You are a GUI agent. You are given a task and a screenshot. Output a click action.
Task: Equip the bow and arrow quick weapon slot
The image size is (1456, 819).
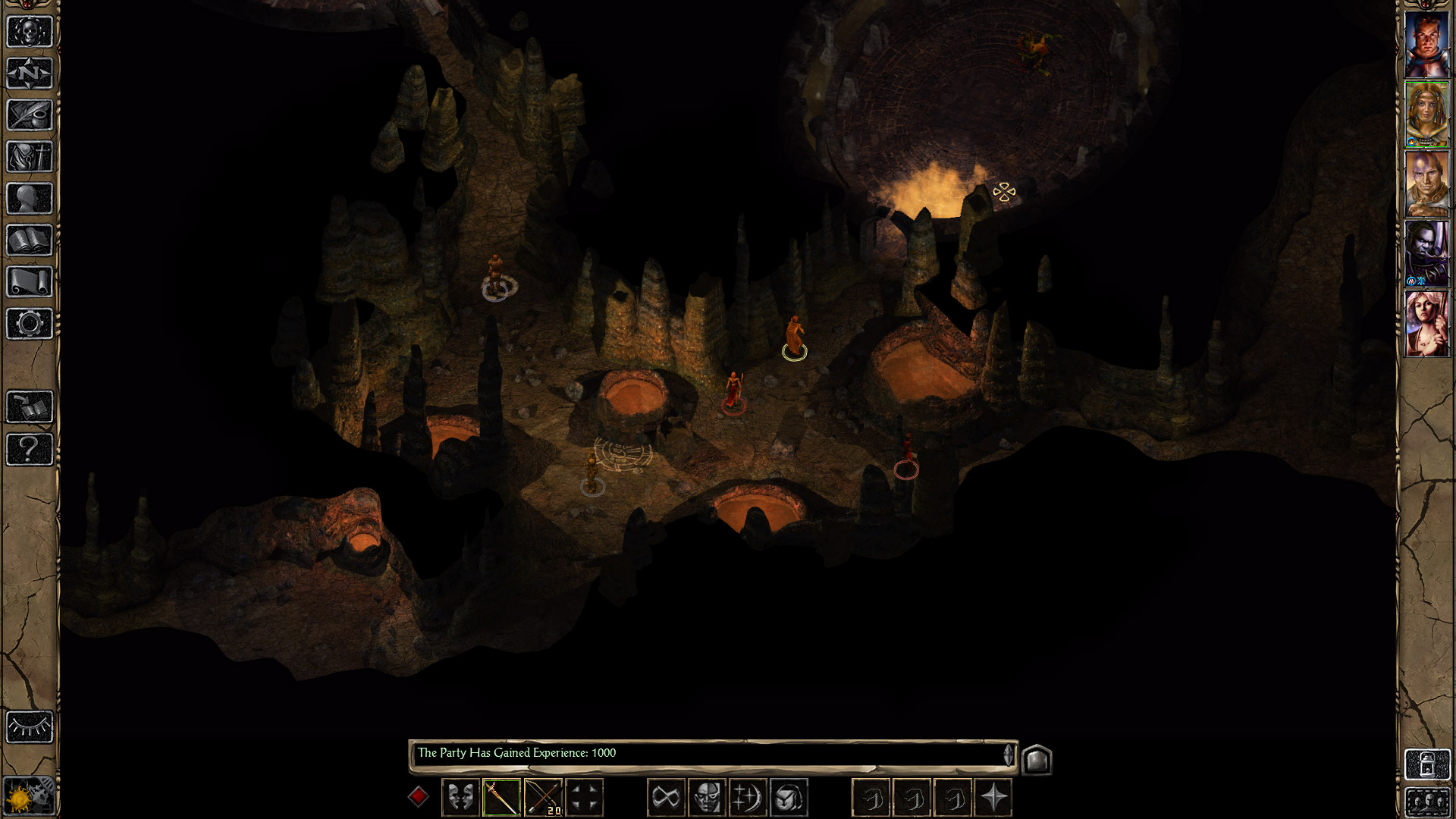pos(543,797)
